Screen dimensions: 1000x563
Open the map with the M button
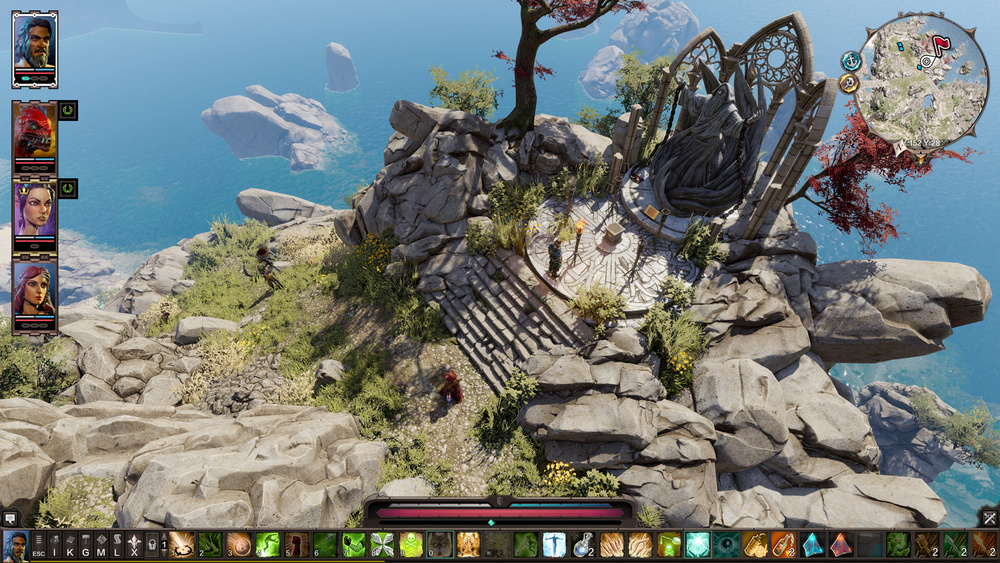pyautogui.click(x=102, y=545)
